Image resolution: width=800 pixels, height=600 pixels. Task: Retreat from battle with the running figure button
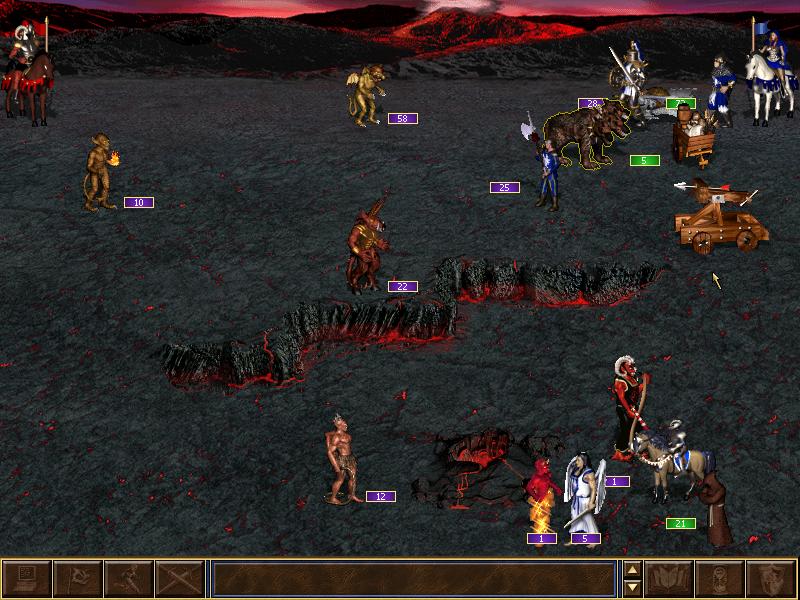128,579
